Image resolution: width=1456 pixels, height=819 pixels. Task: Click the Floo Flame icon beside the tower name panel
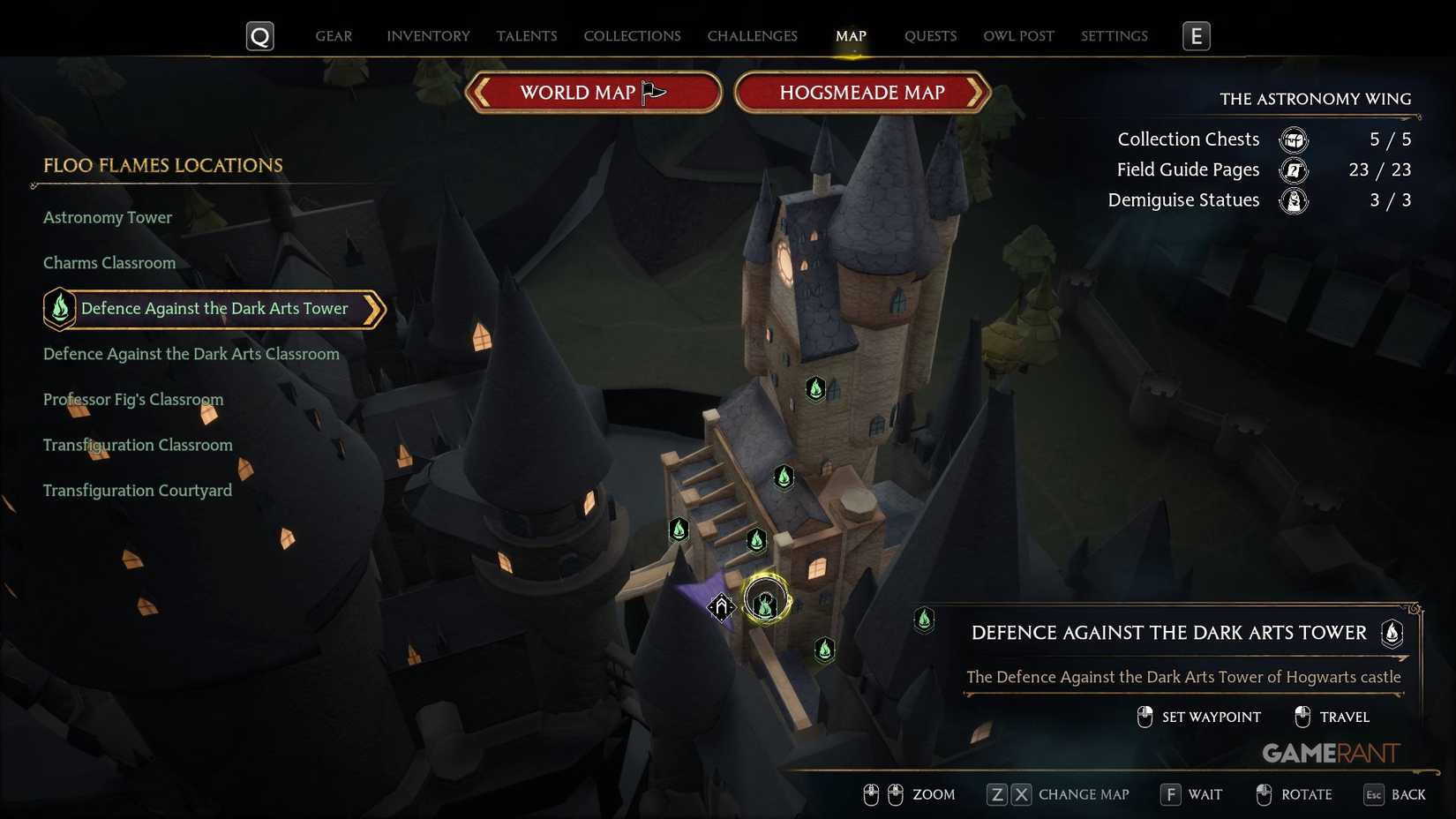point(1392,633)
